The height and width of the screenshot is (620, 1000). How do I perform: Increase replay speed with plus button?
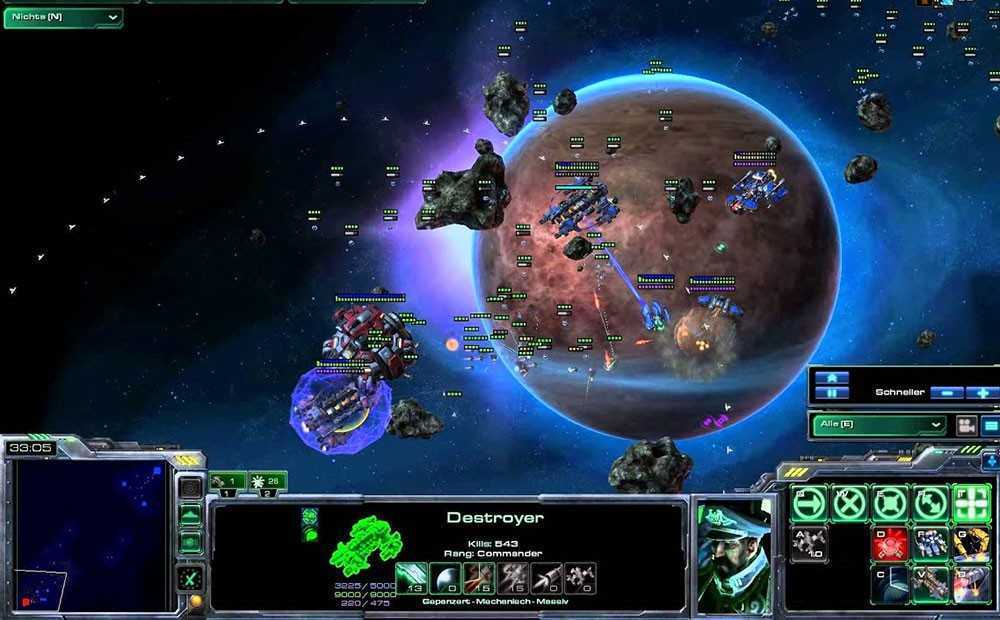click(982, 393)
